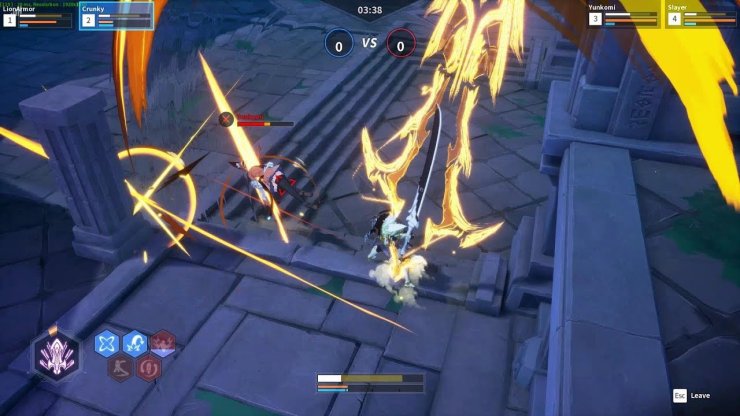Image resolution: width=740 pixels, height=416 pixels.
Task: Select the half-red flame ability icon
Action: click(x=163, y=344)
